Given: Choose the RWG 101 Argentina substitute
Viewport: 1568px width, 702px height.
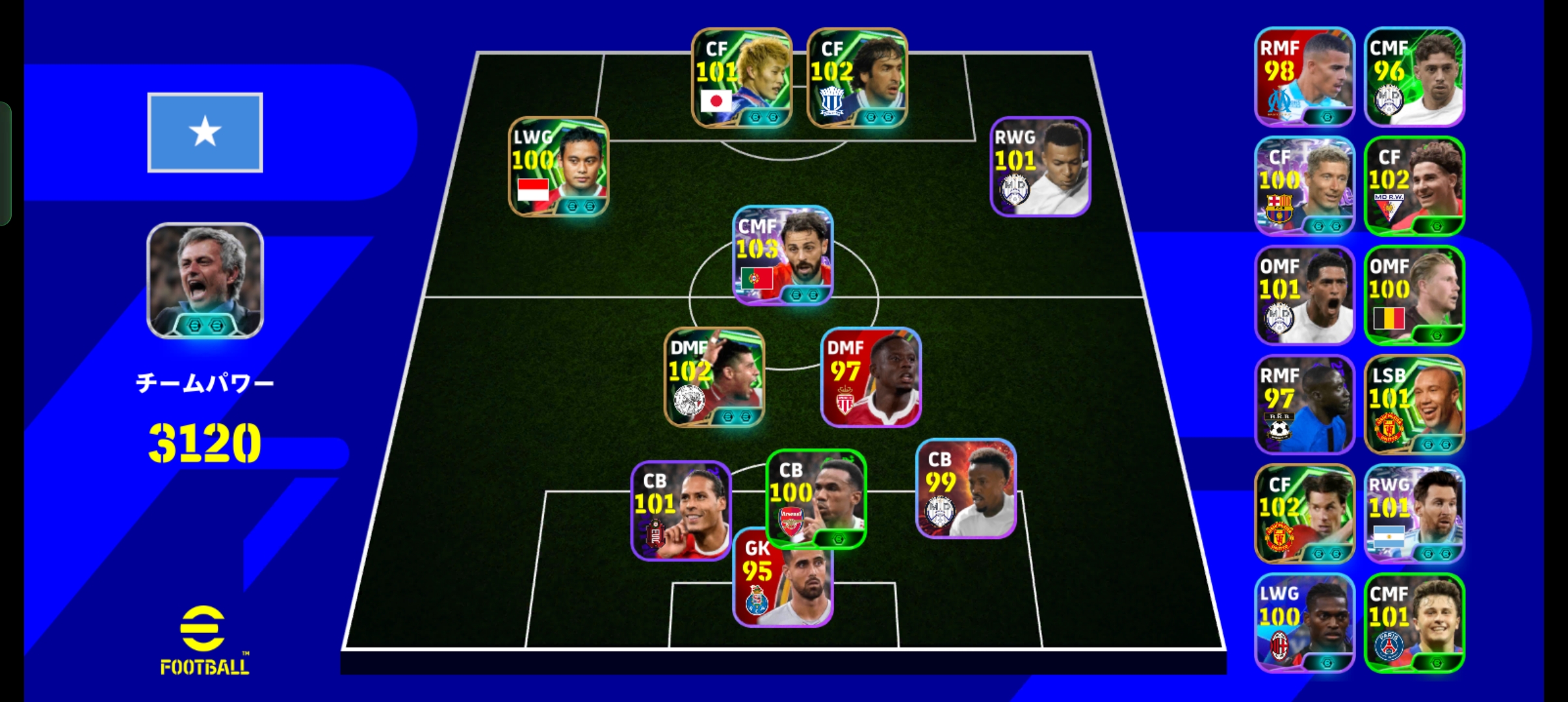Looking at the screenshot, I should coord(1414,513).
